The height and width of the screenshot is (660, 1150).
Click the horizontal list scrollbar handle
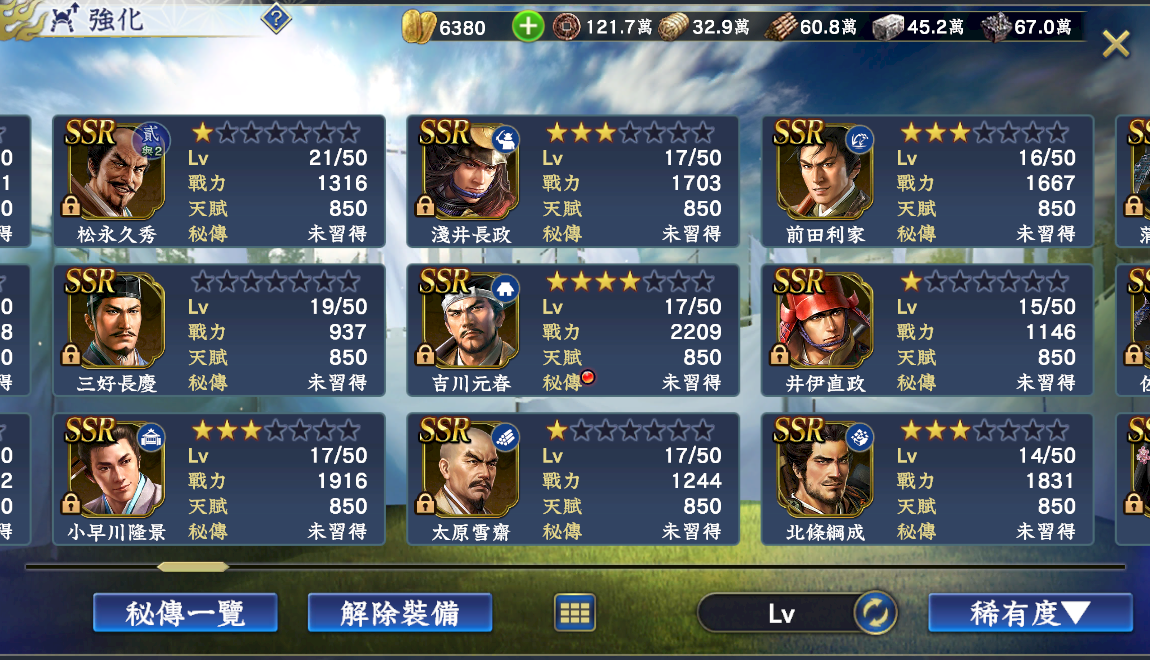tap(193, 567)
